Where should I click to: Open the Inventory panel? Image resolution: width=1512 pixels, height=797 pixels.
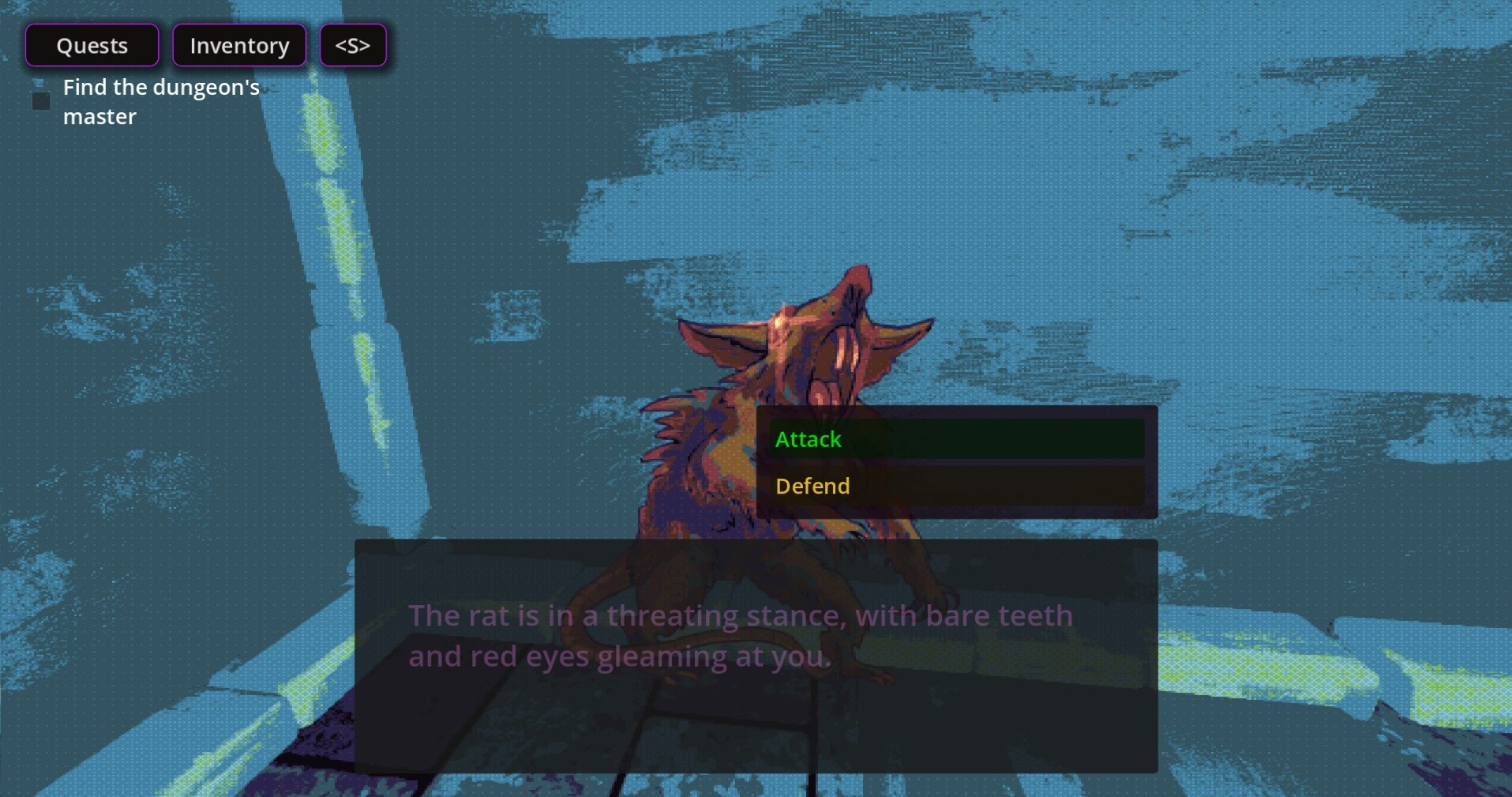point(238,45)
